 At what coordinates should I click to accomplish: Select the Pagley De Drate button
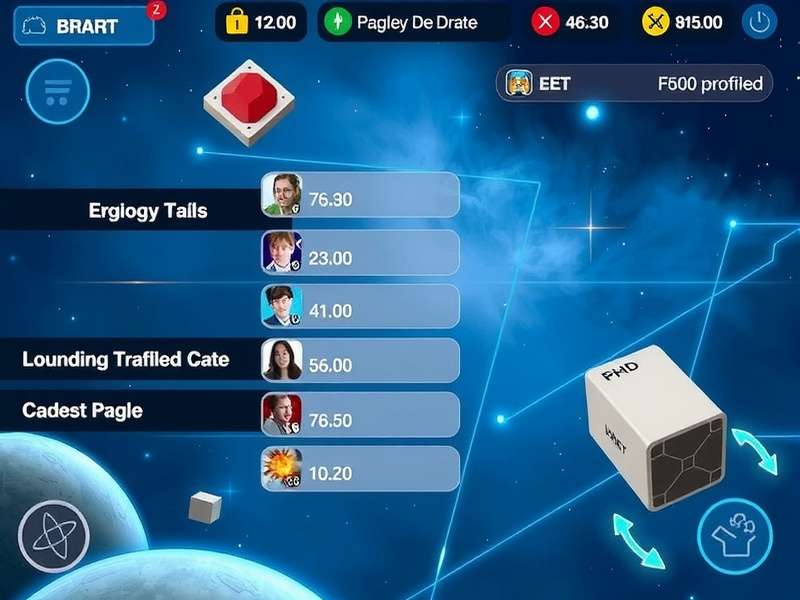tap(413, 22)
